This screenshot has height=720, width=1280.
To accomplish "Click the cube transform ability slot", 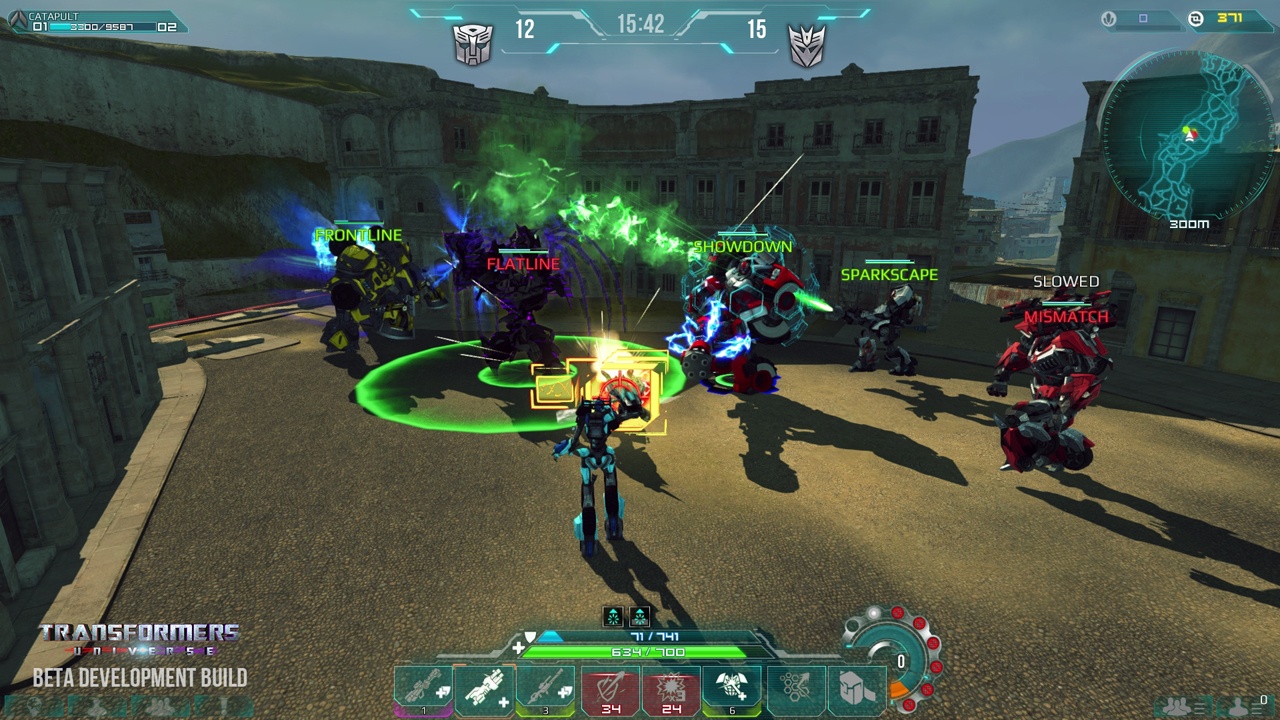I will pos(856,690).
